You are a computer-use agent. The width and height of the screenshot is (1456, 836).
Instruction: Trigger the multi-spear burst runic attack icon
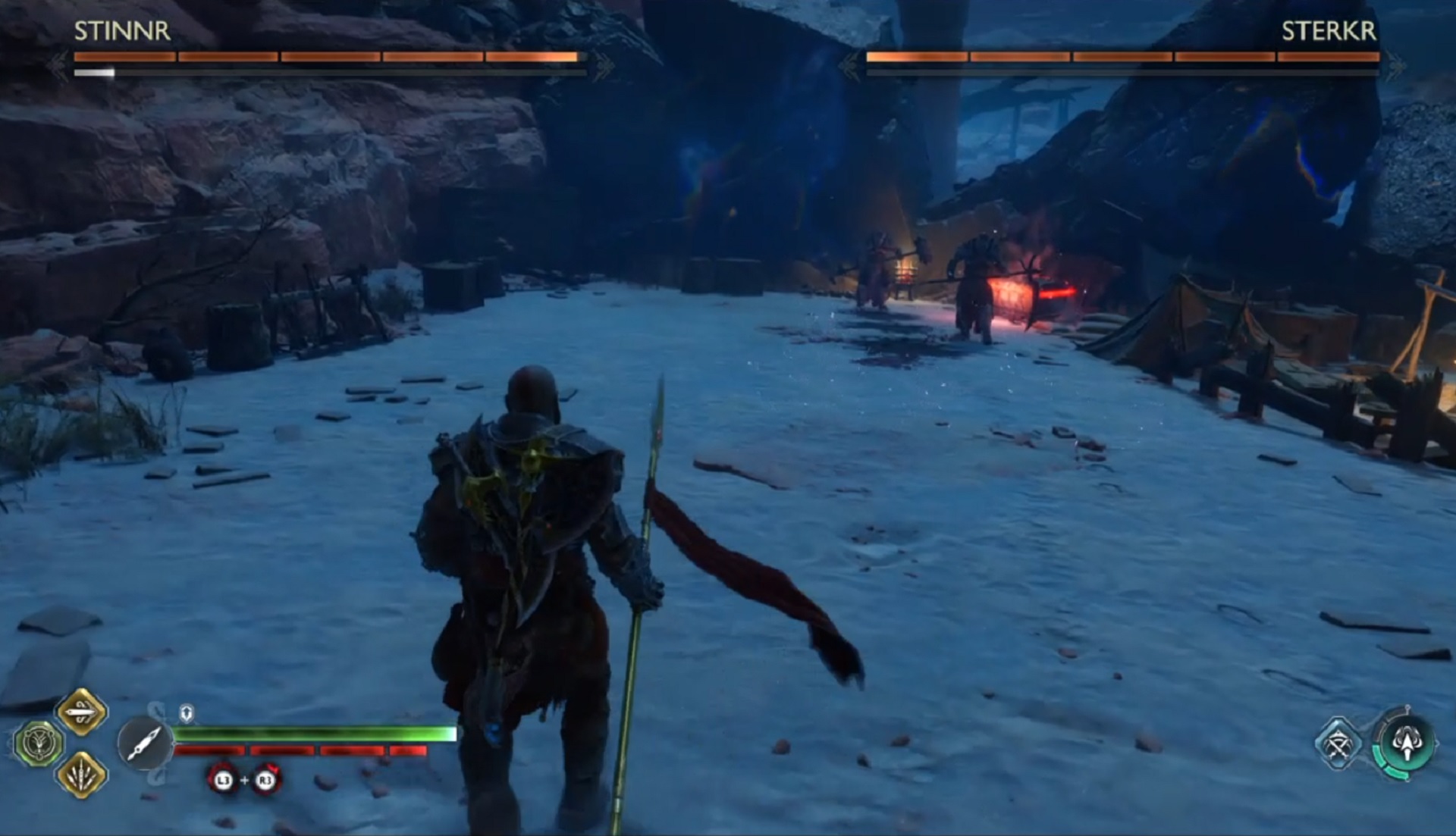[x=82, y=775]
